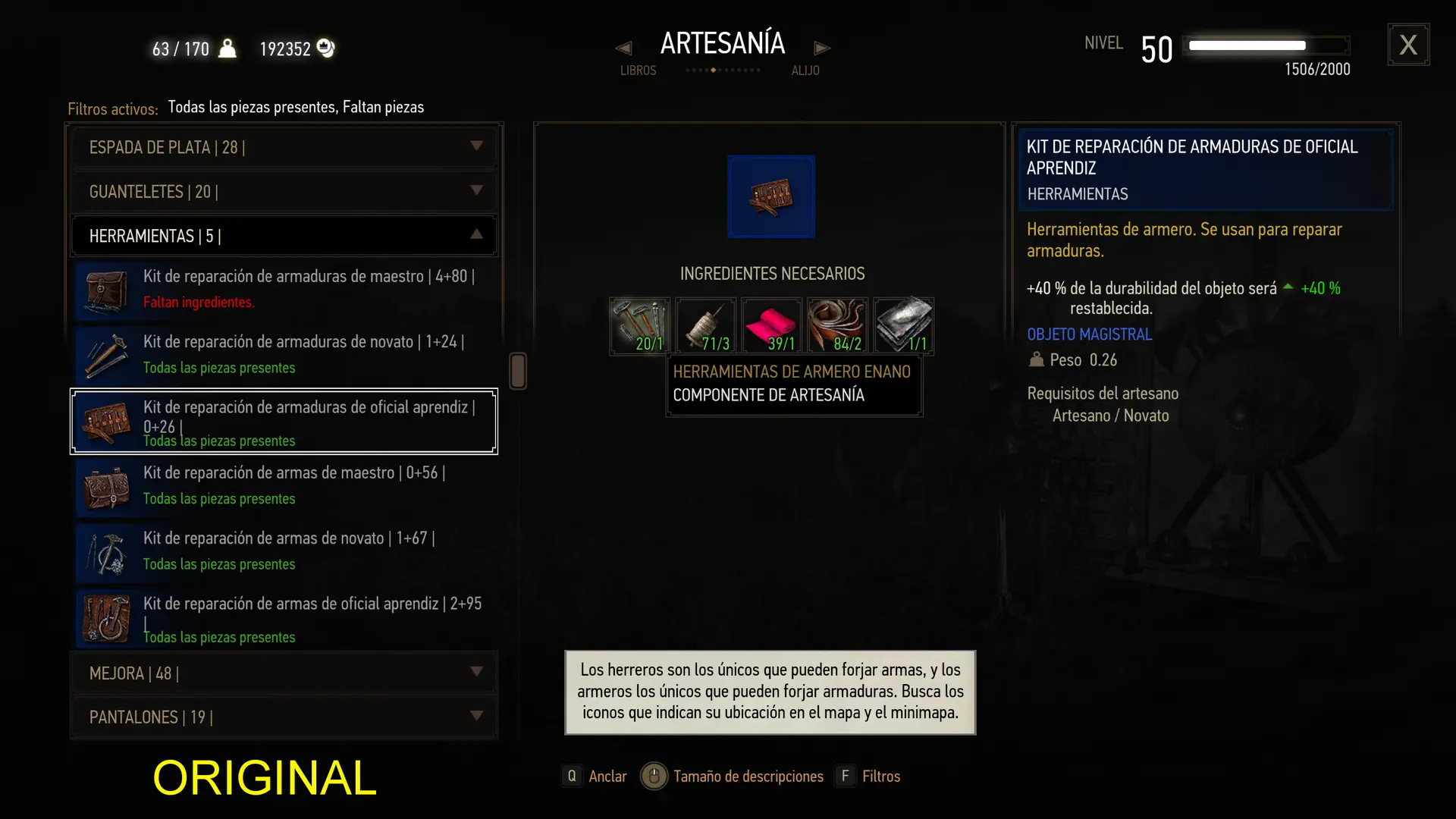Pick Kit de reparación de armas de novato
Screen dimensions: 1456x819
click(284, 551)
